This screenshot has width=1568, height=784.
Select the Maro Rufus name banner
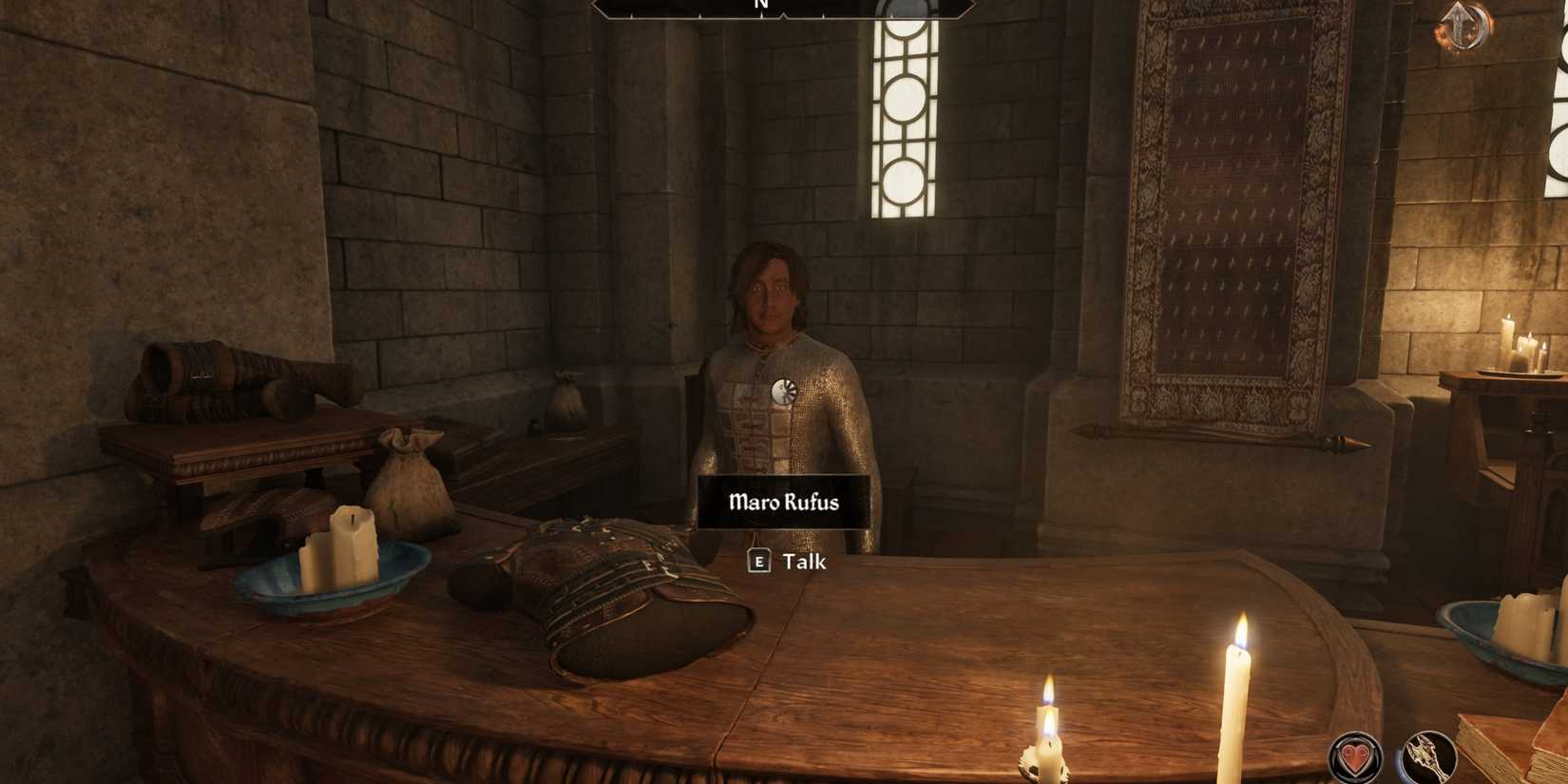tap(783, 504)
